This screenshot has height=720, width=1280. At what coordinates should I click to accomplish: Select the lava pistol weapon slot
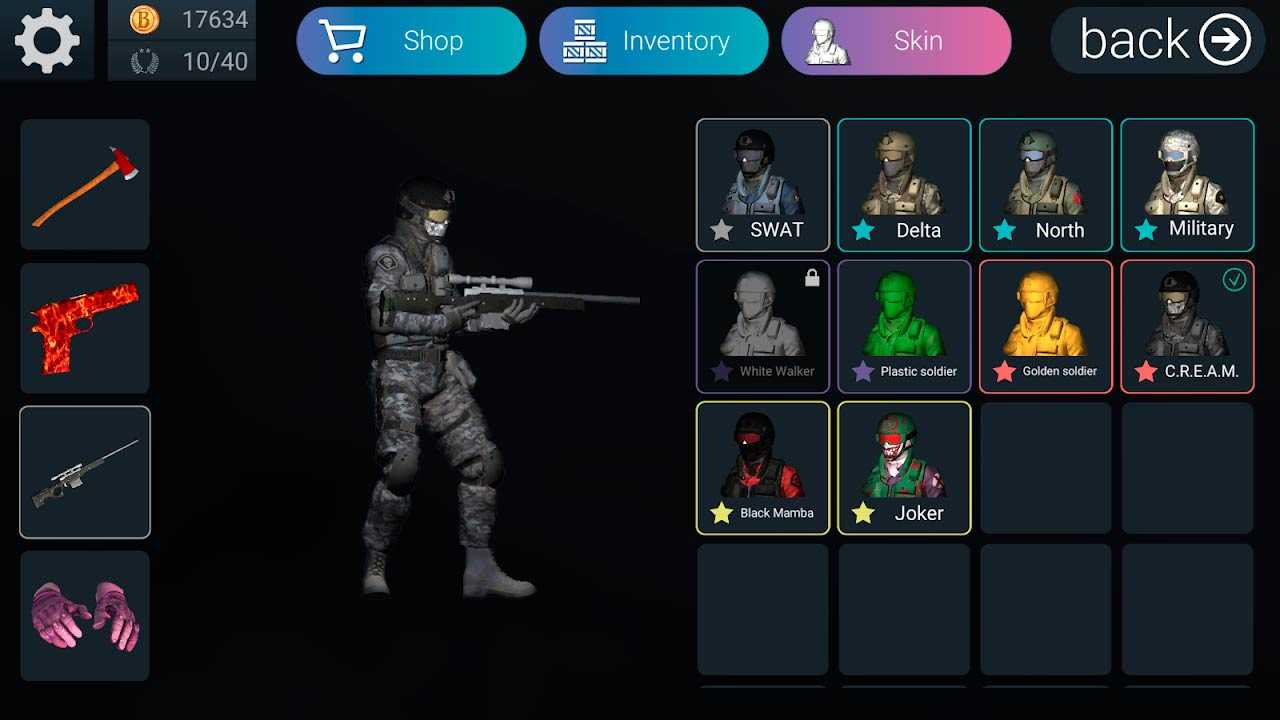[85, 328]
